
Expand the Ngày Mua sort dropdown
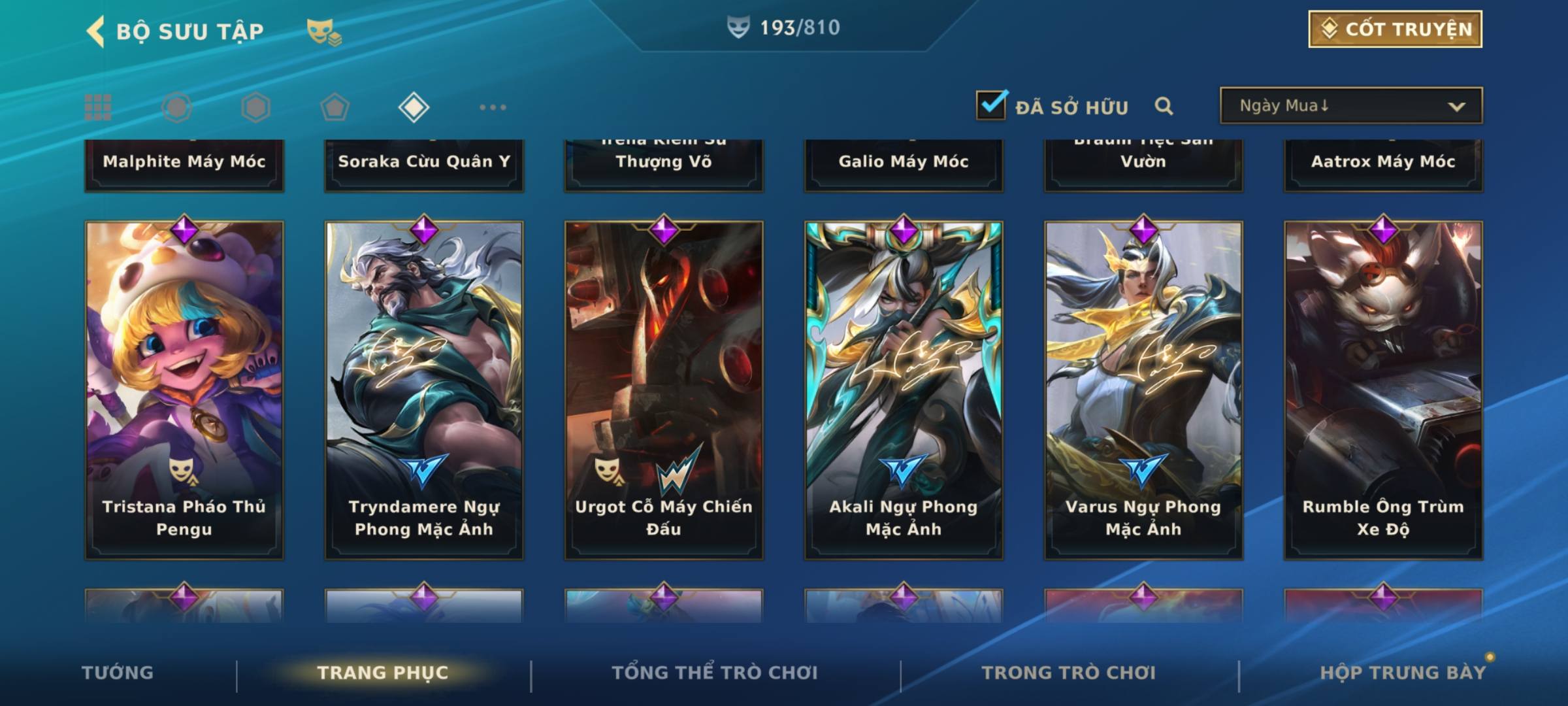(1350, 106)
